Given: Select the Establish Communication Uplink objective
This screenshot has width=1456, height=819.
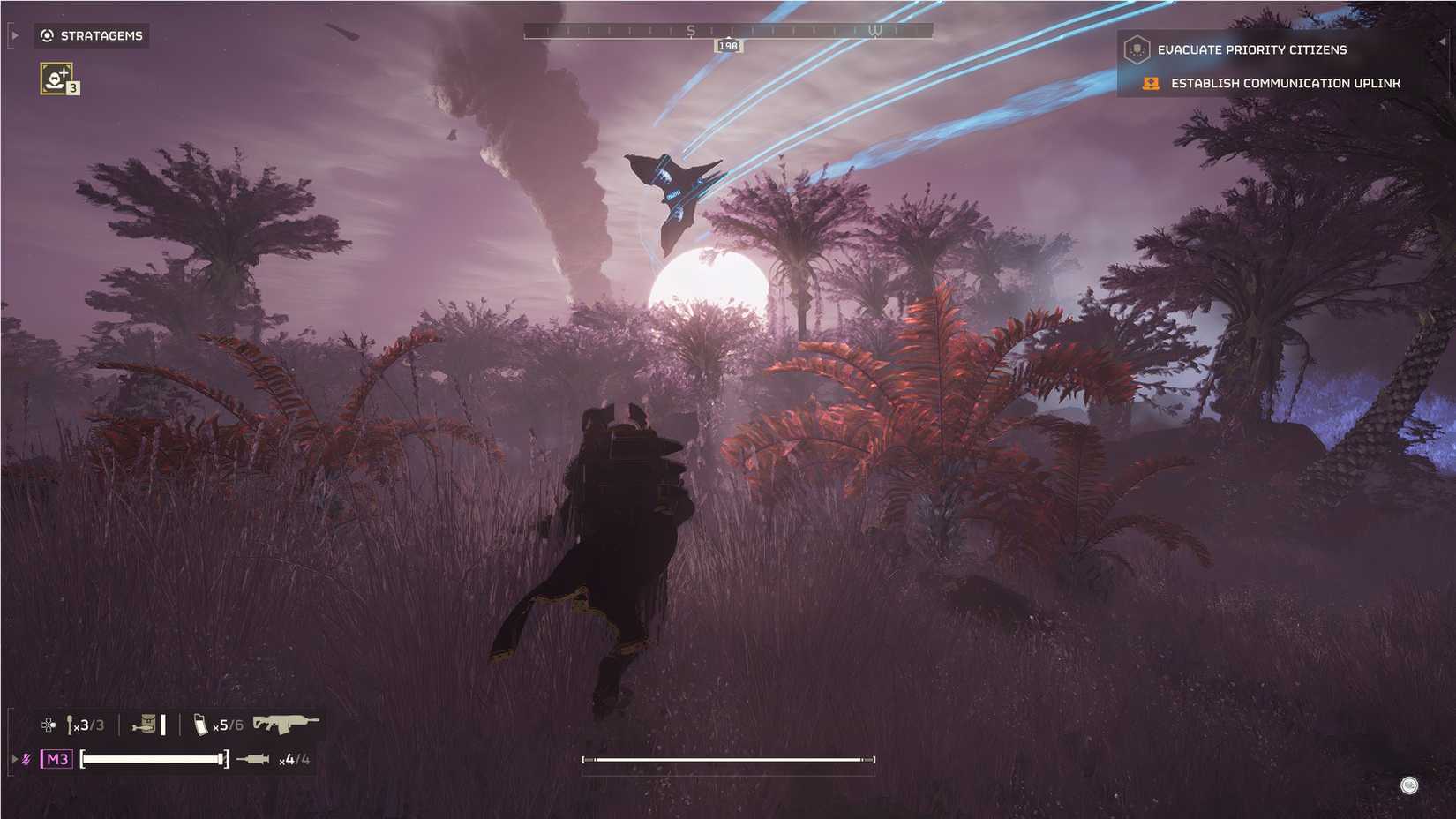Looking at the screenshot, I should click(1285, 83).
